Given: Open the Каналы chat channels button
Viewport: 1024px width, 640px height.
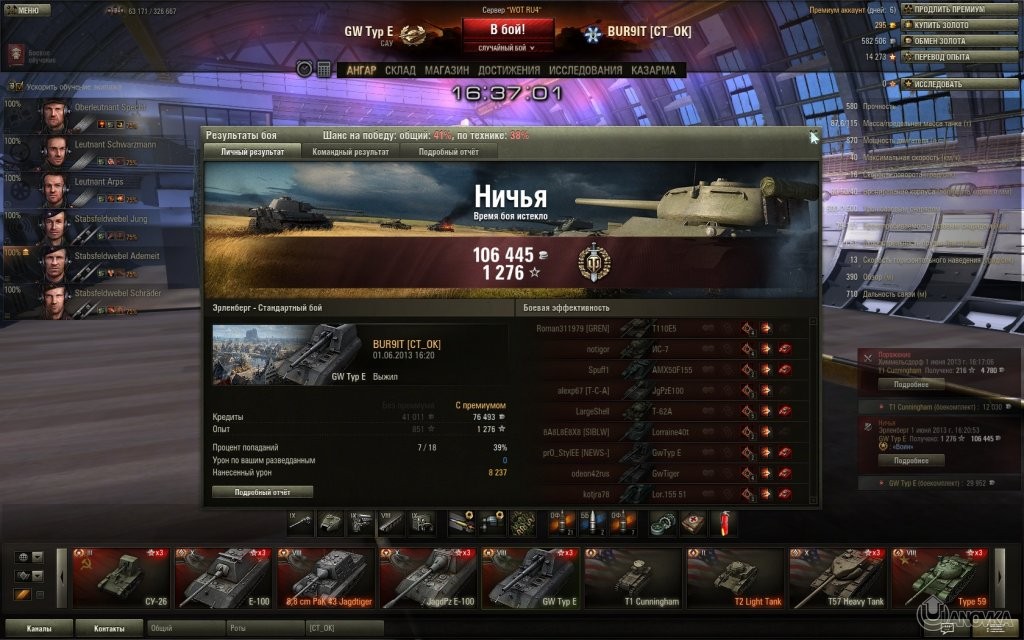Looking at the screenshot, I should point(40,628).
